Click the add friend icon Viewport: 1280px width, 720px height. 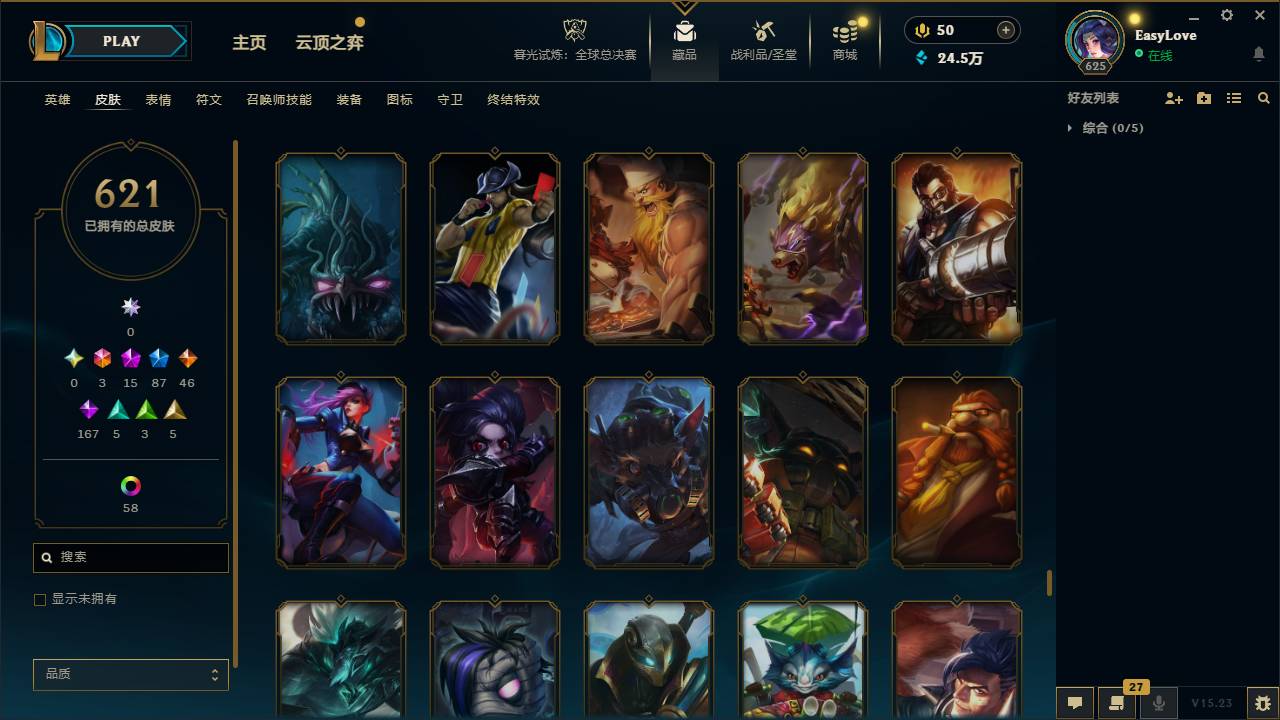tap(1170, 97)
